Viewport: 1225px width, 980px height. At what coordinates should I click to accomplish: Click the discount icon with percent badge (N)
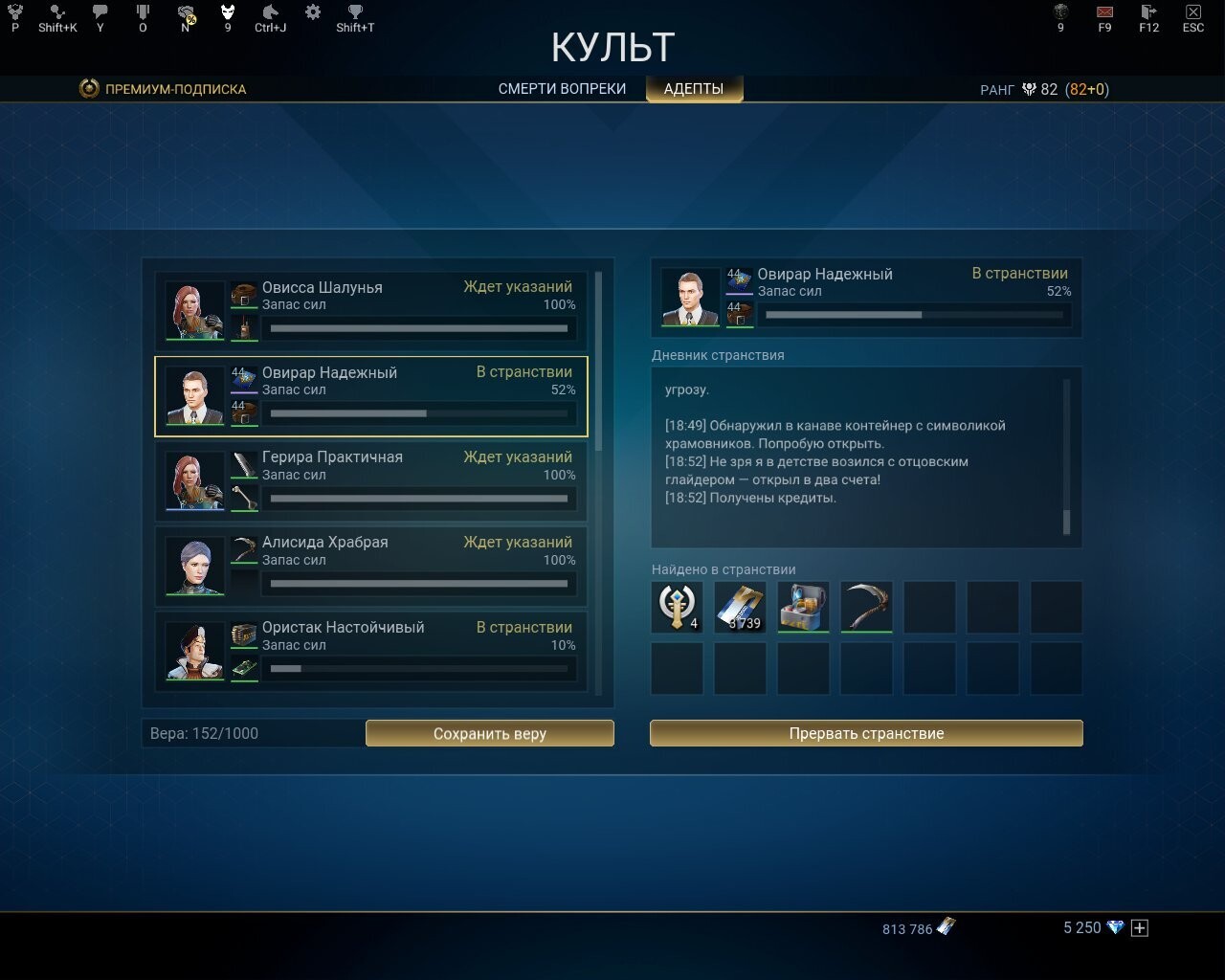point(185,14)
